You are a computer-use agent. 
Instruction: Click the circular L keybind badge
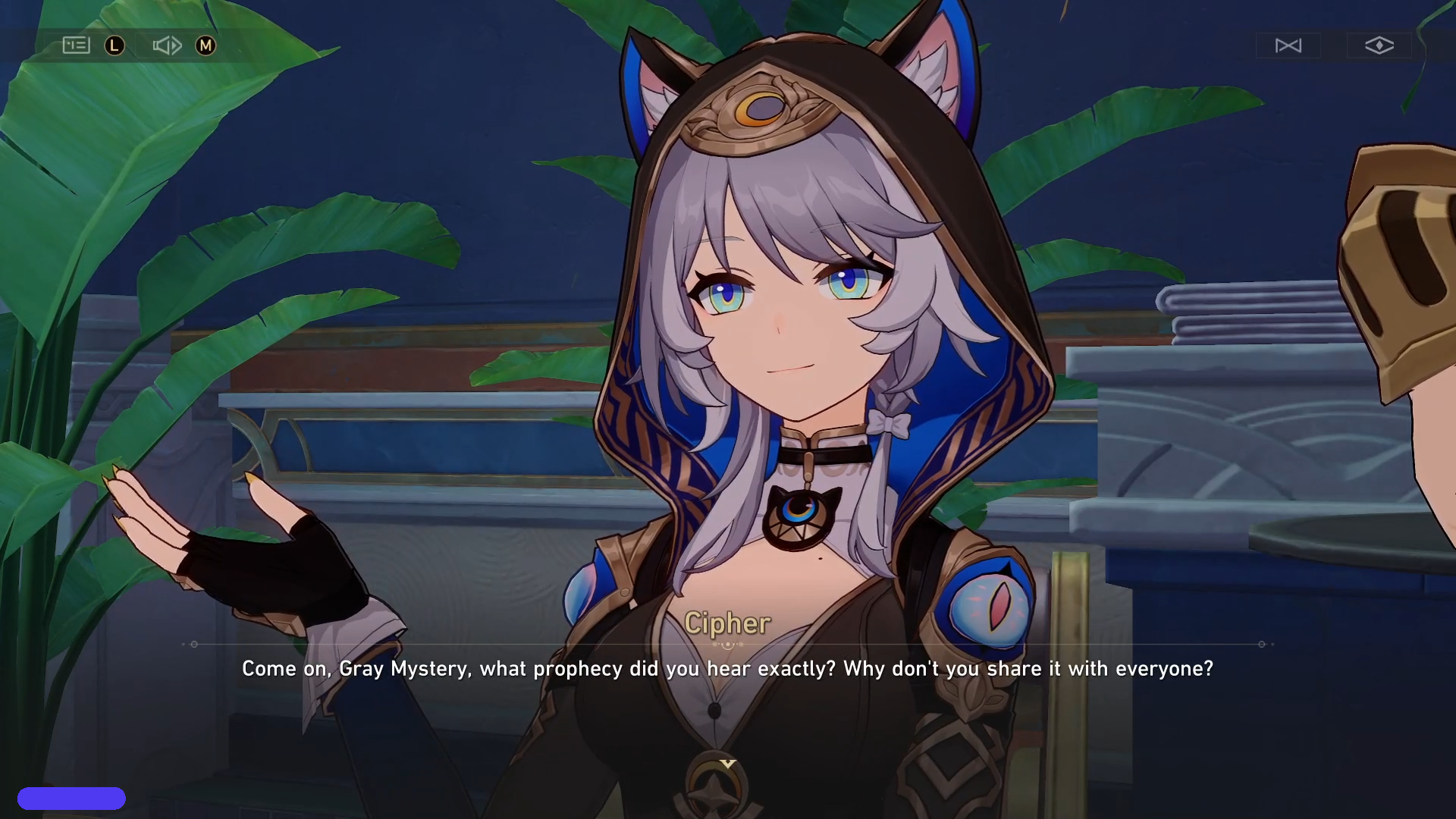coord(114,45)
